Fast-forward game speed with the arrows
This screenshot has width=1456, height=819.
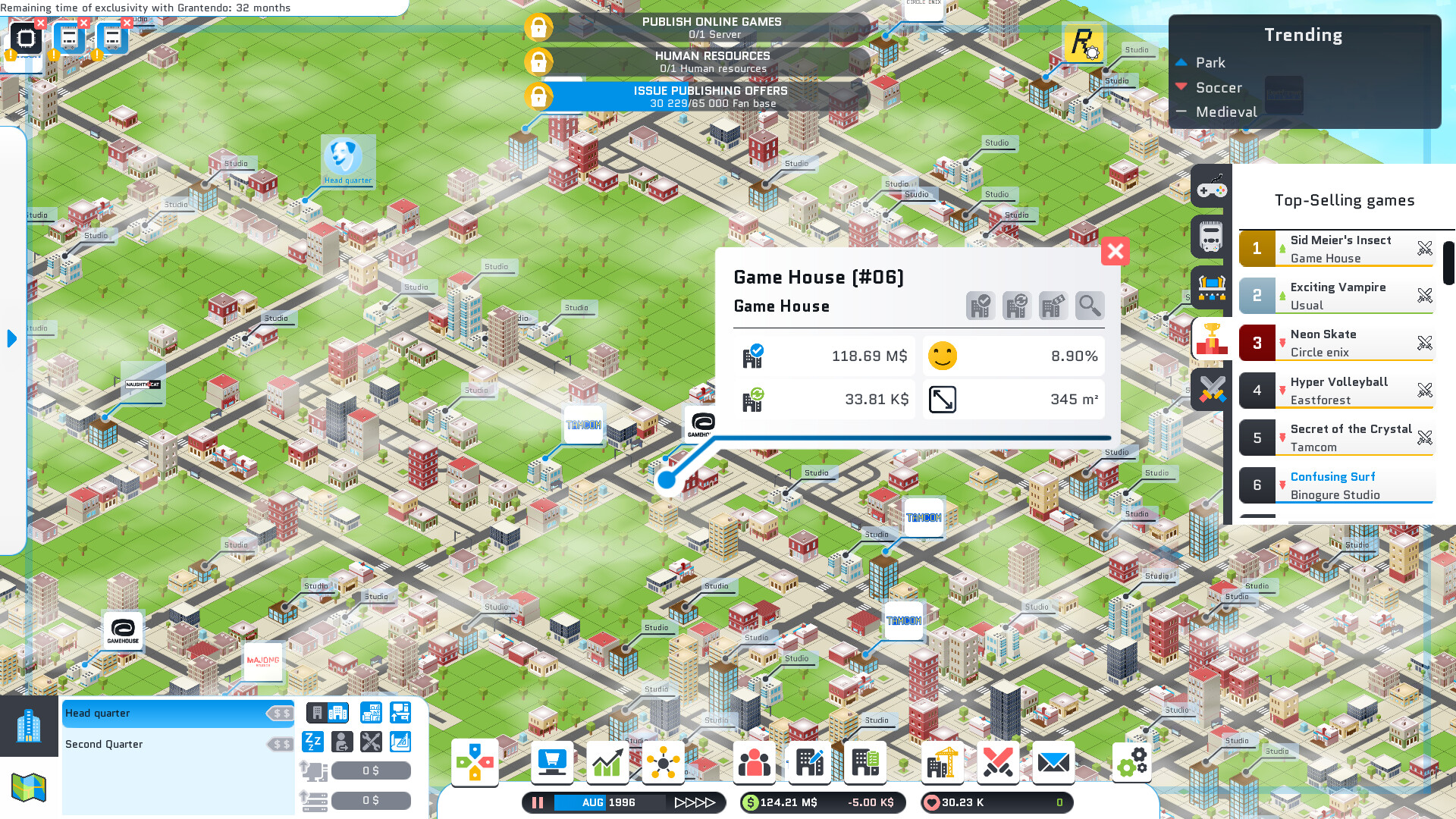tap(695, 802)
